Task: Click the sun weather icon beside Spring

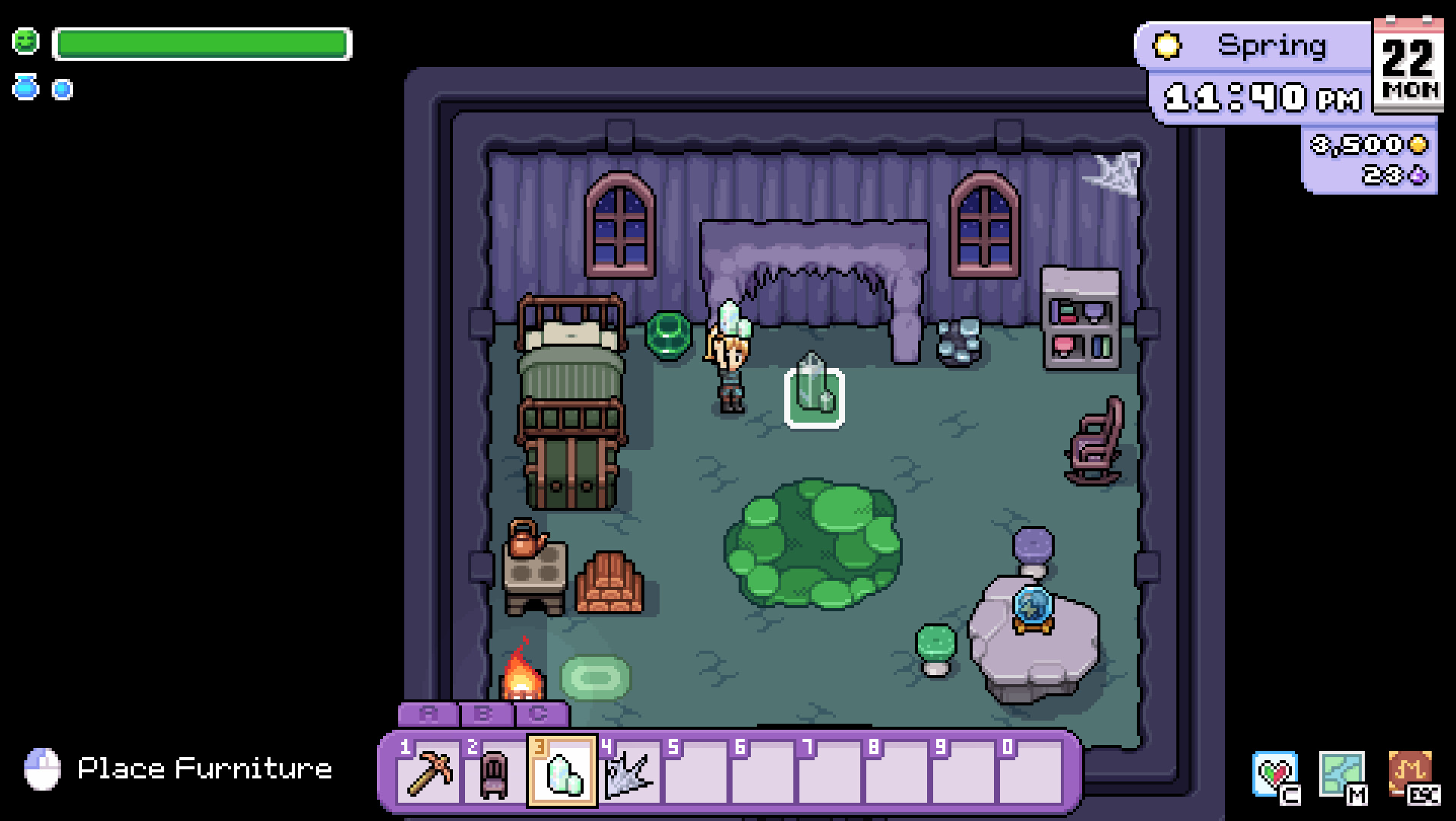Action: (1168, 46)
